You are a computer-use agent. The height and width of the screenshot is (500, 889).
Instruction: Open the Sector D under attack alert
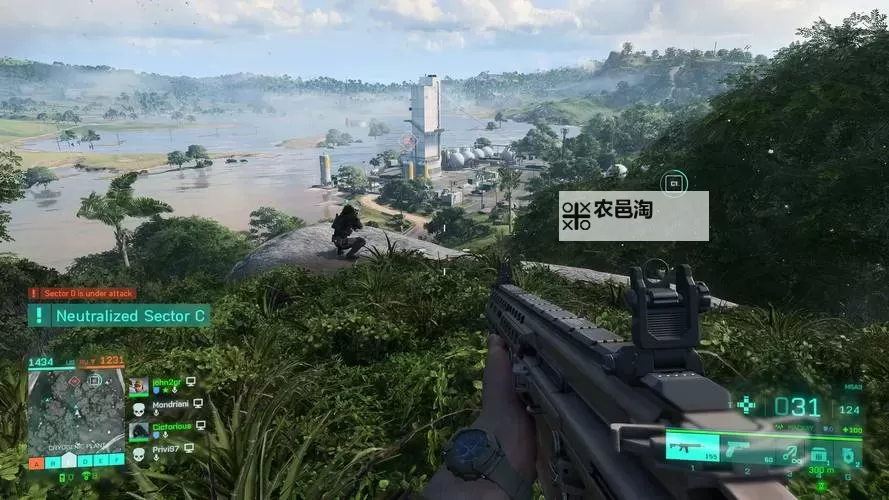(x=82, y=293)
